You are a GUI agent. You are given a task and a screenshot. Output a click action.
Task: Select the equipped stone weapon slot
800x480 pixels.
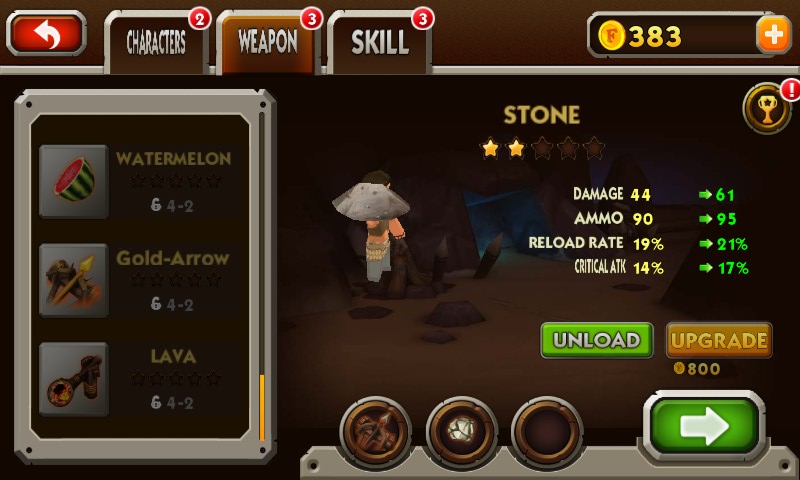pos(461,432)
